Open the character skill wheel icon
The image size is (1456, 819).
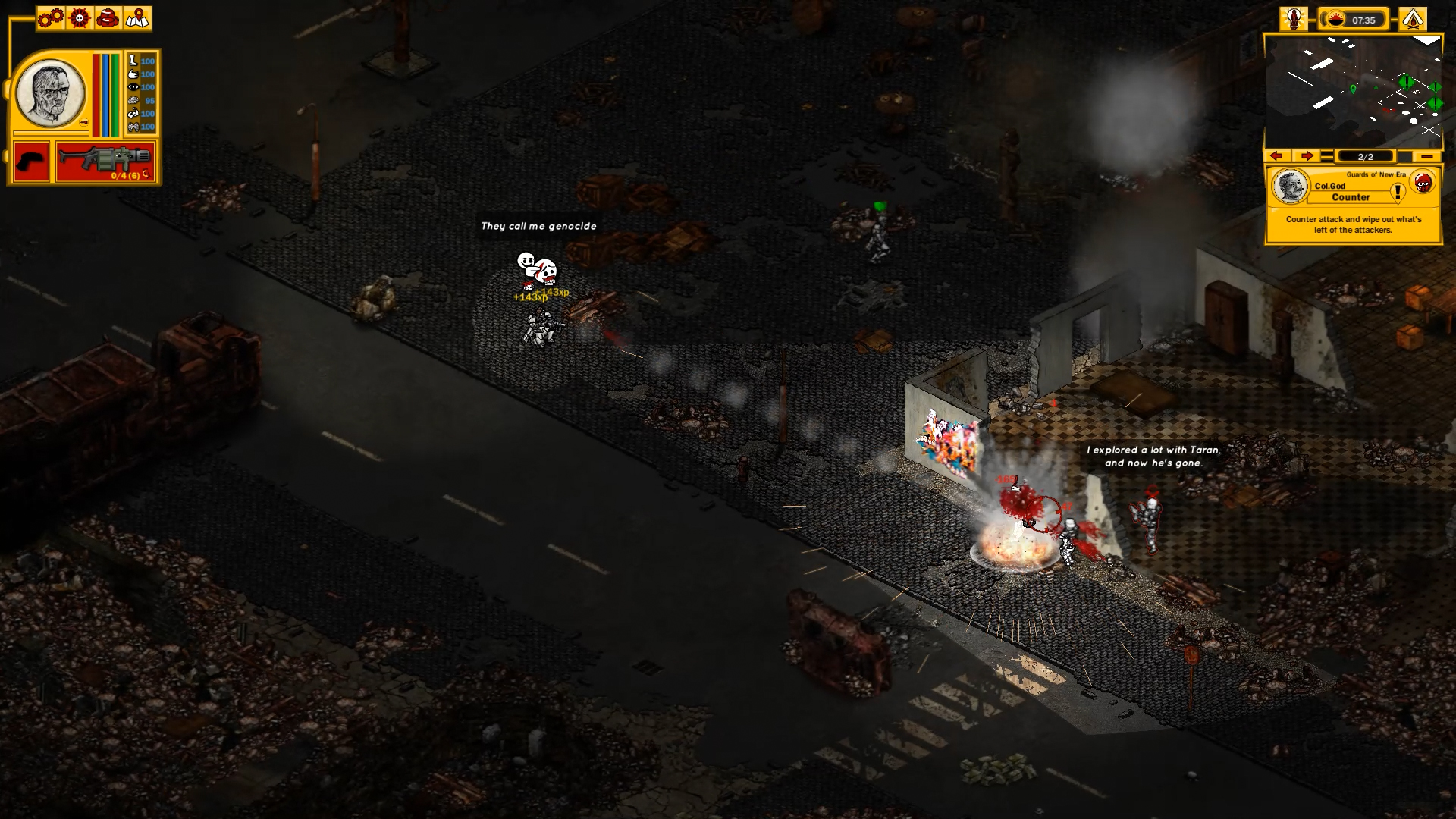coord(79,17)
